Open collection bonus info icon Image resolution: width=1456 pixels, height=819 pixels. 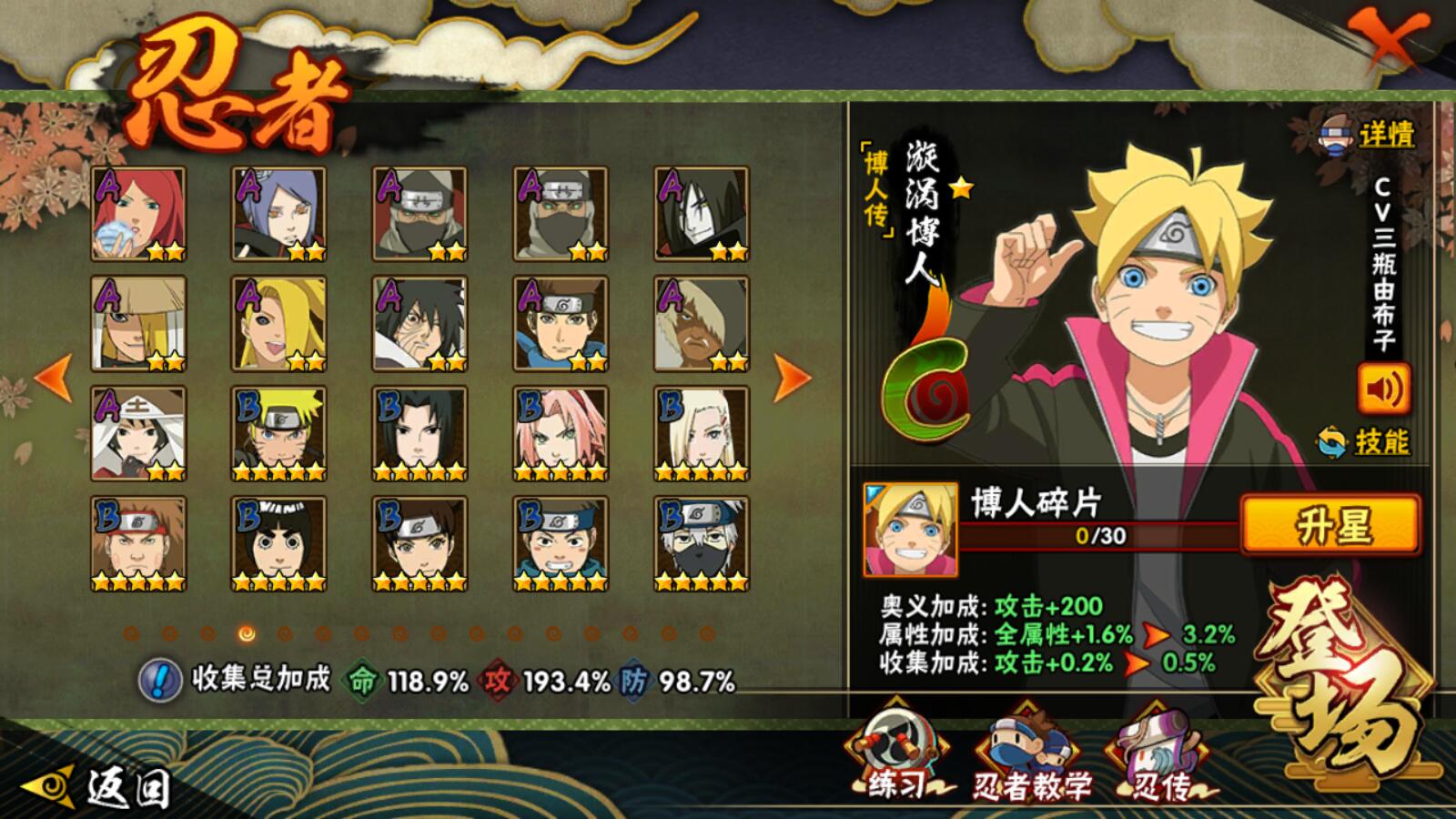pos(160,680)
